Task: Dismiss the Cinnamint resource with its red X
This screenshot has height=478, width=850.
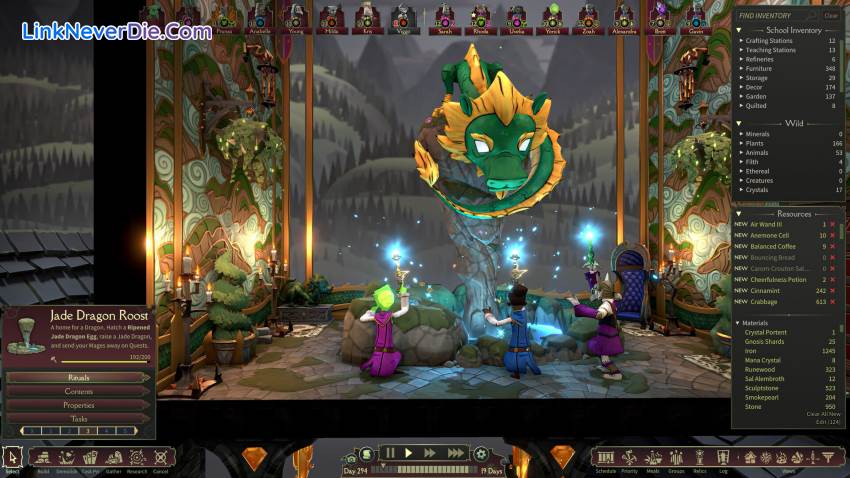Action: coord(832,290)
